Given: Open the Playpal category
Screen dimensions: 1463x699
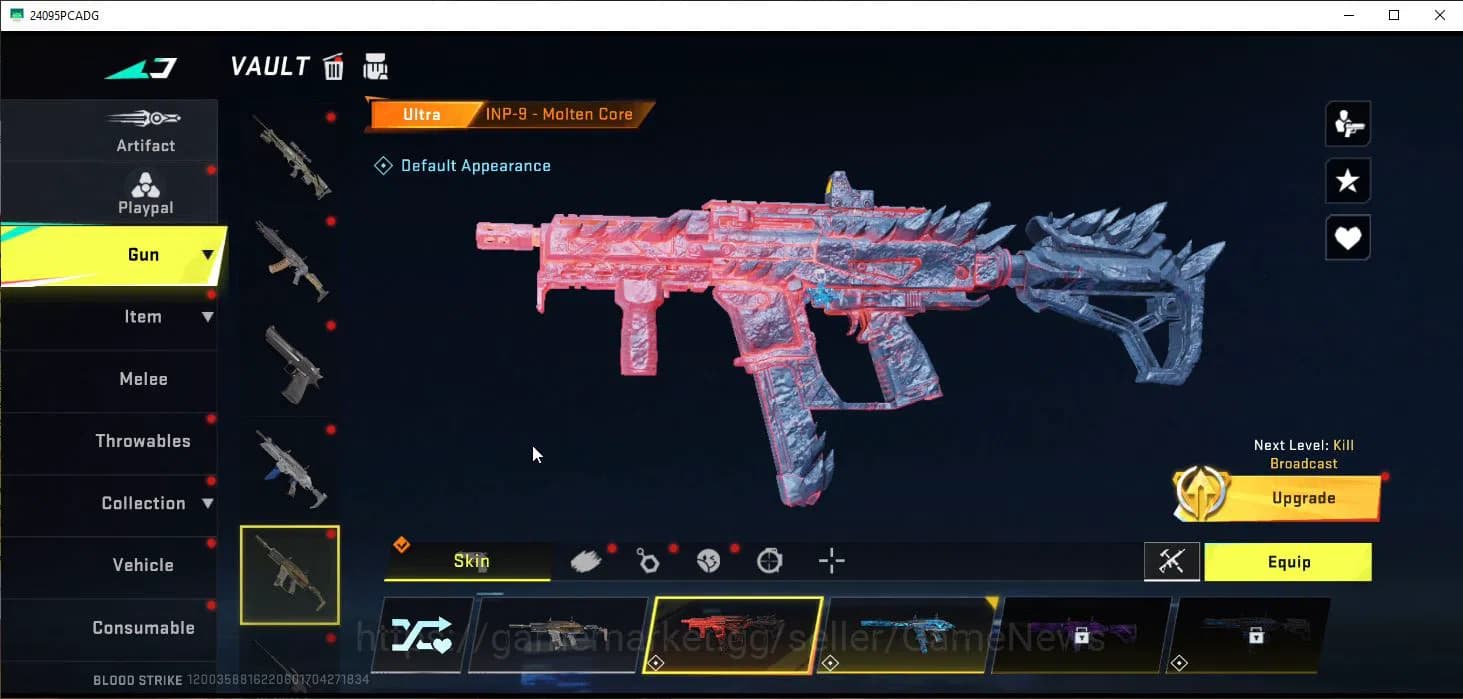Looking at the screenshot, I should 145,193.
